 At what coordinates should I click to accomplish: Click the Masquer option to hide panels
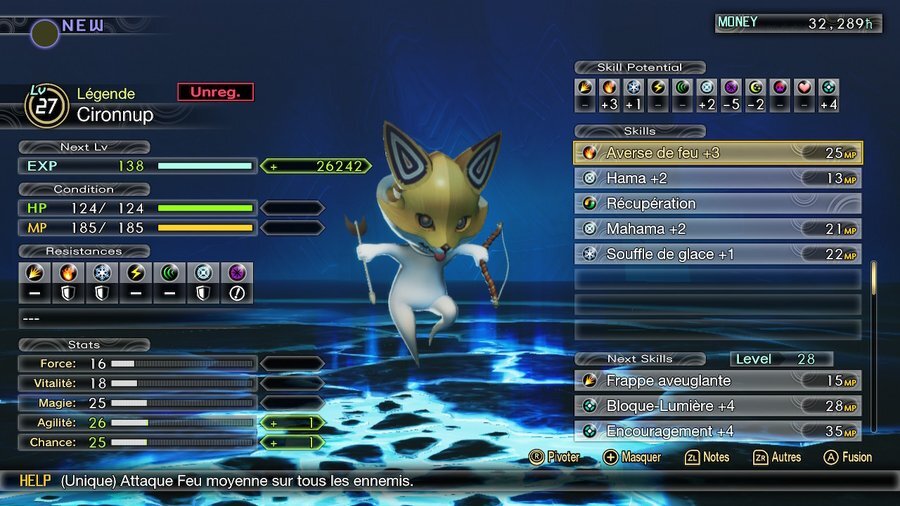(x=632, y=457)
